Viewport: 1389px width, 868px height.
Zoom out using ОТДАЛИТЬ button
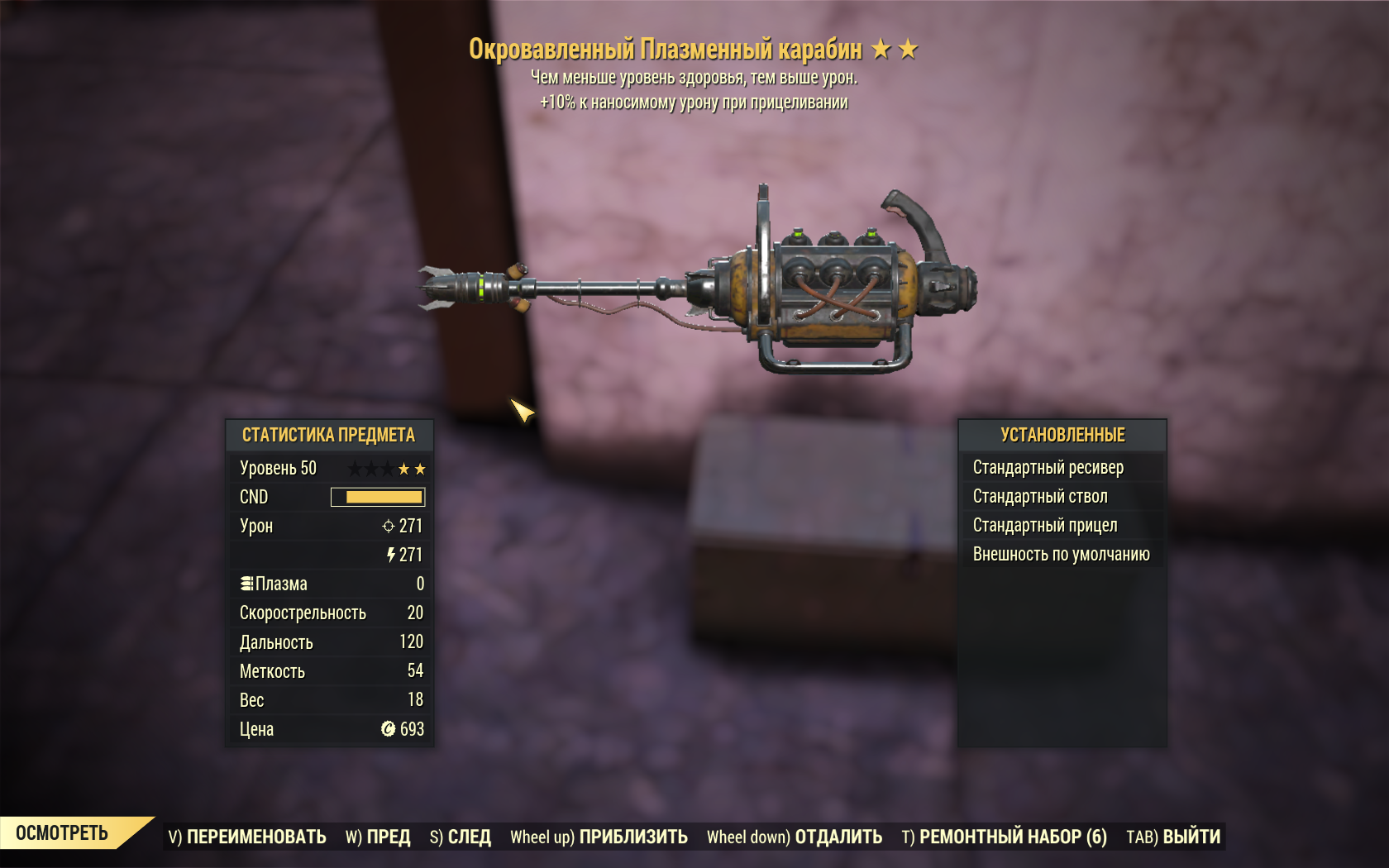coord(795,837)
